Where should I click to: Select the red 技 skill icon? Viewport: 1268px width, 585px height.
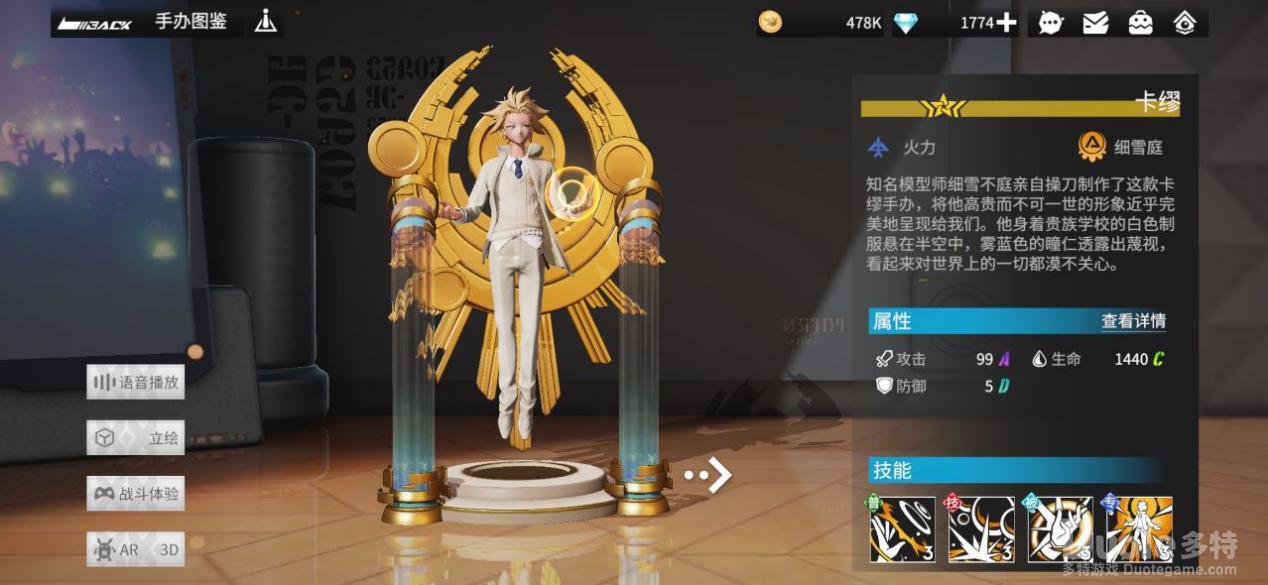click(981, 529)
